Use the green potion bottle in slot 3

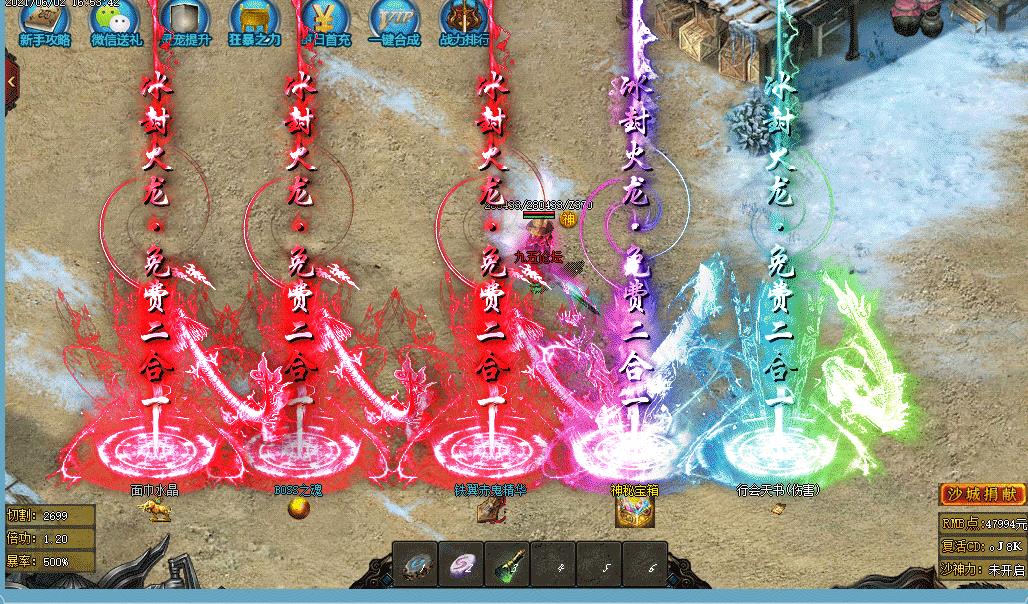506,564
